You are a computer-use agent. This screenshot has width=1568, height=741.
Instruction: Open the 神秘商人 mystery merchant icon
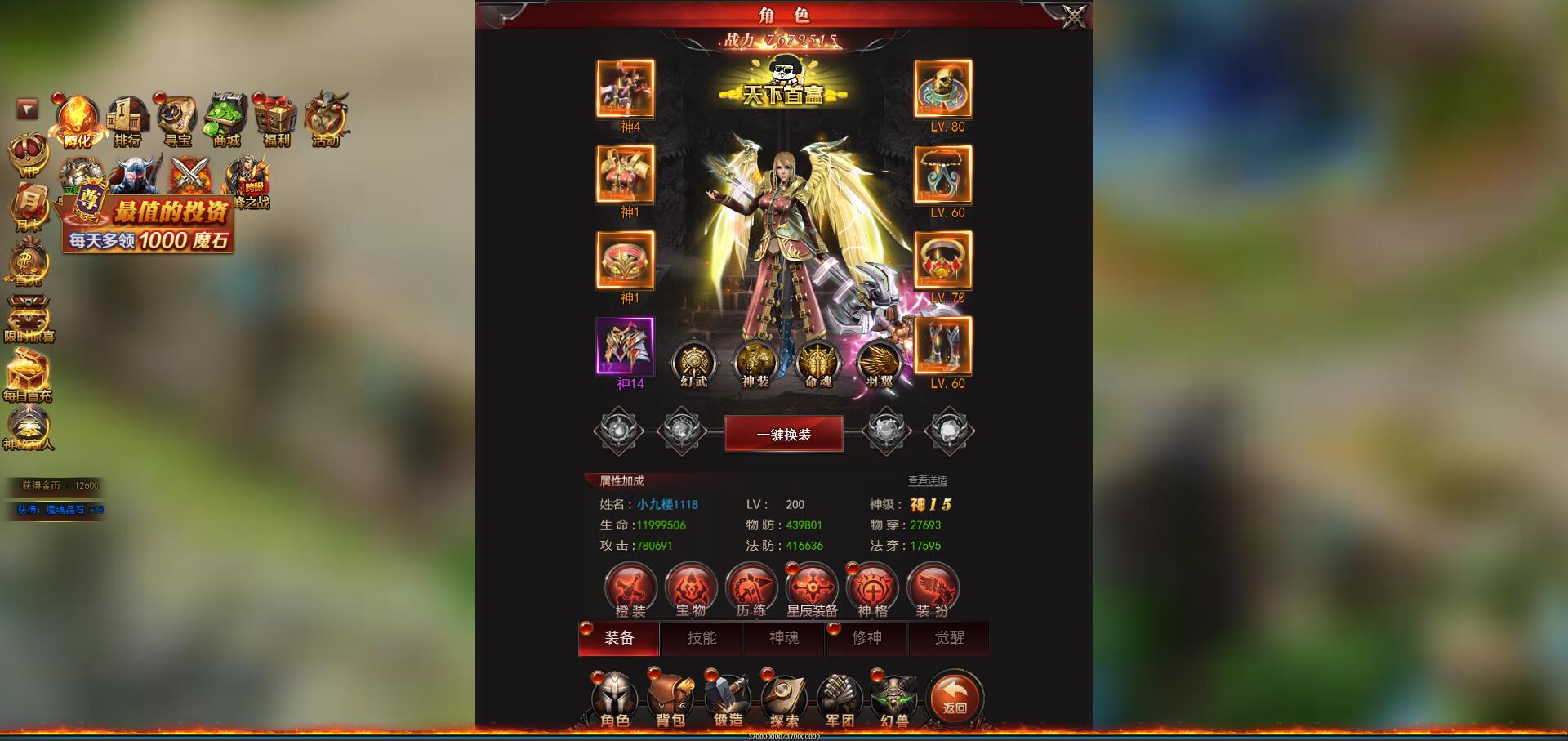(27, 425)
